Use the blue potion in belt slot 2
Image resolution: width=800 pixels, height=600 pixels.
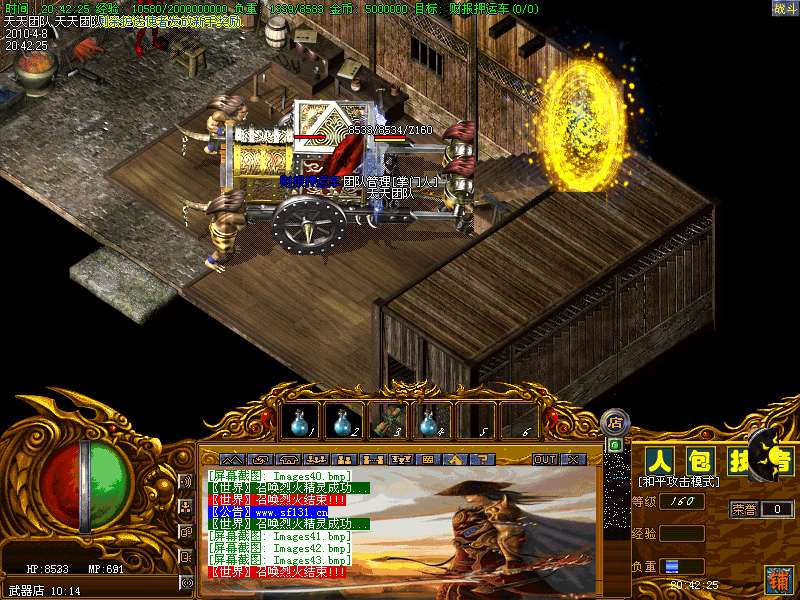click(x=343, y=422)
